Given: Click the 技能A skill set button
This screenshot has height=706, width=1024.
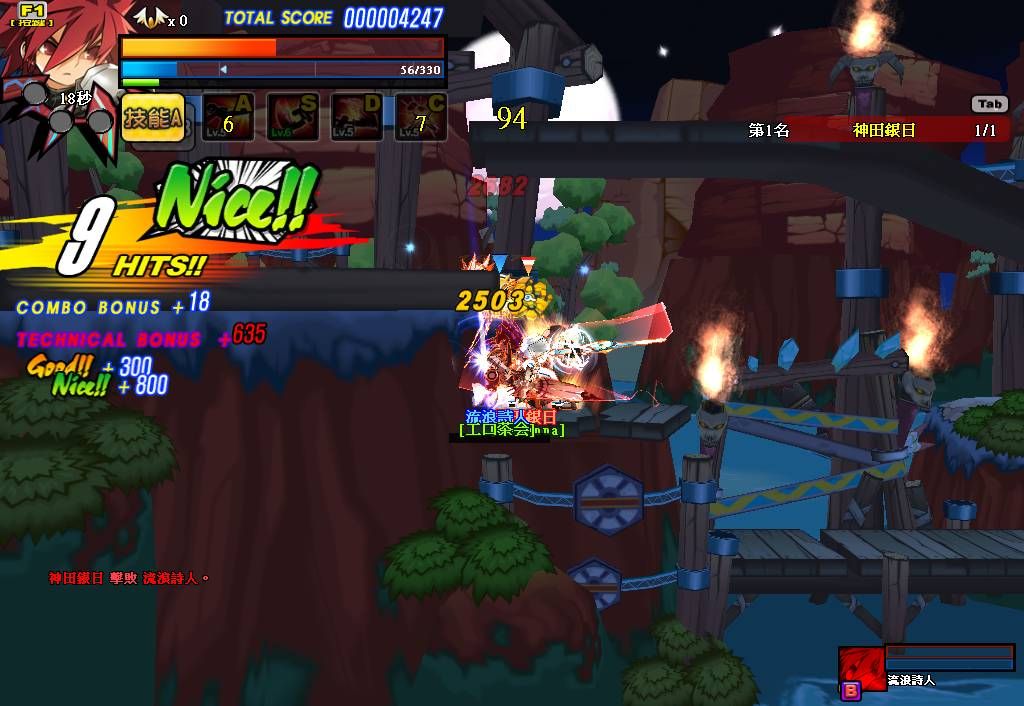Looking at the screenshot, I should [153, 117].
